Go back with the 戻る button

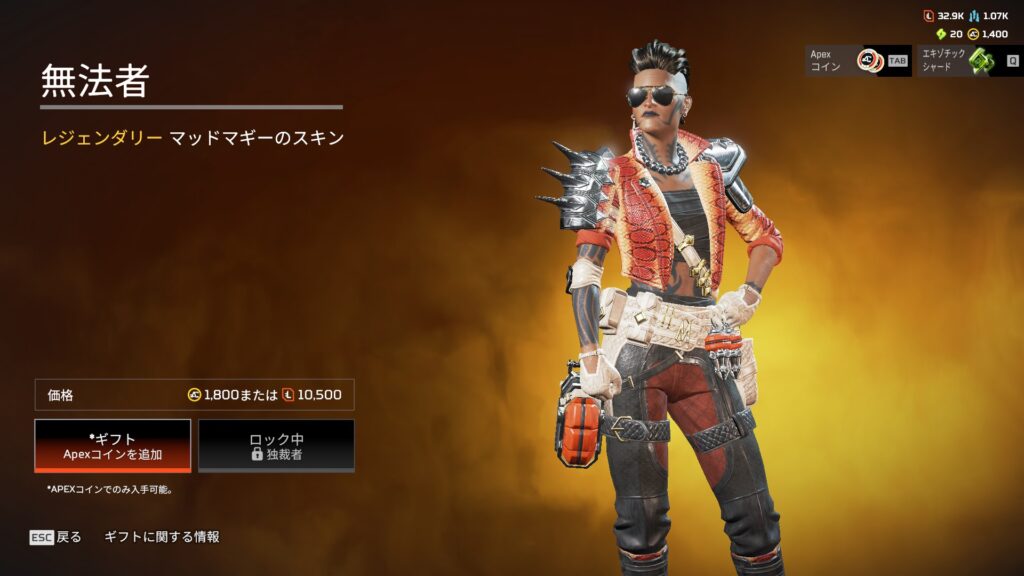56,537
